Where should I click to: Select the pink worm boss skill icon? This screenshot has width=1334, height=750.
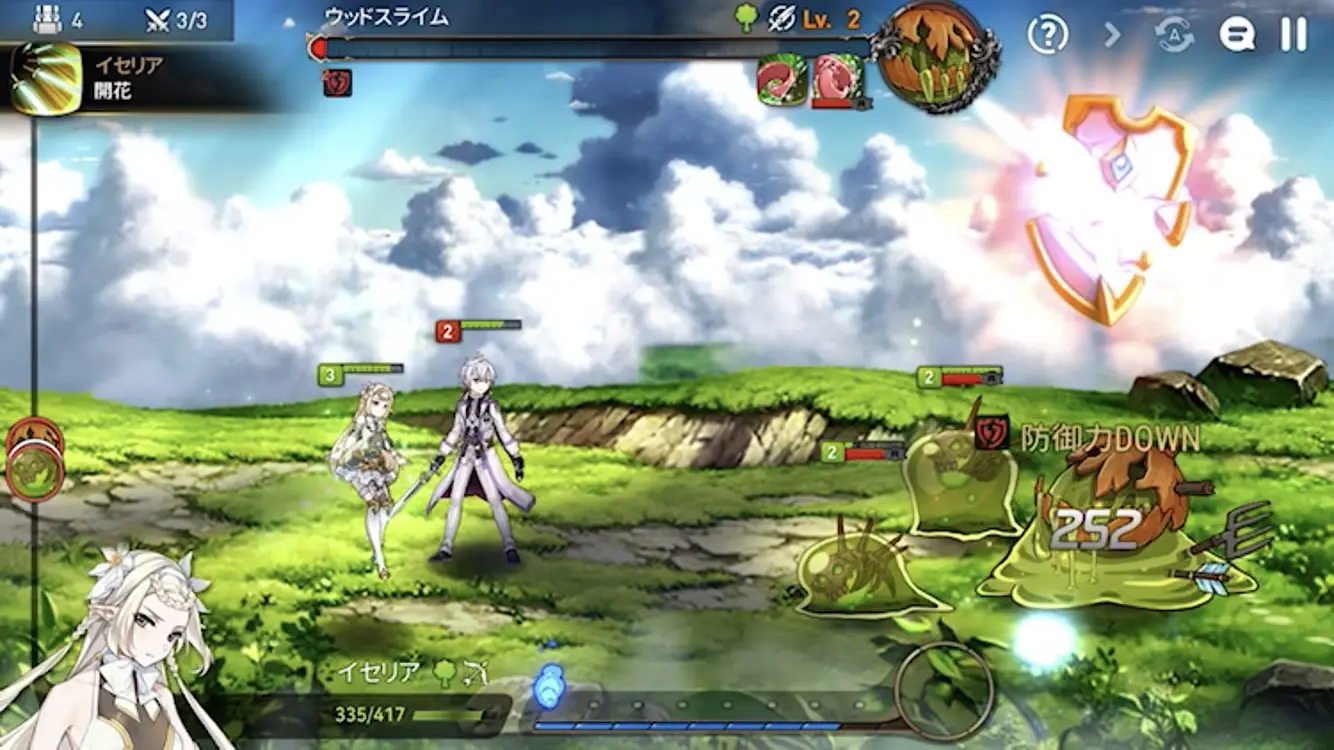[x=835, y=79]
